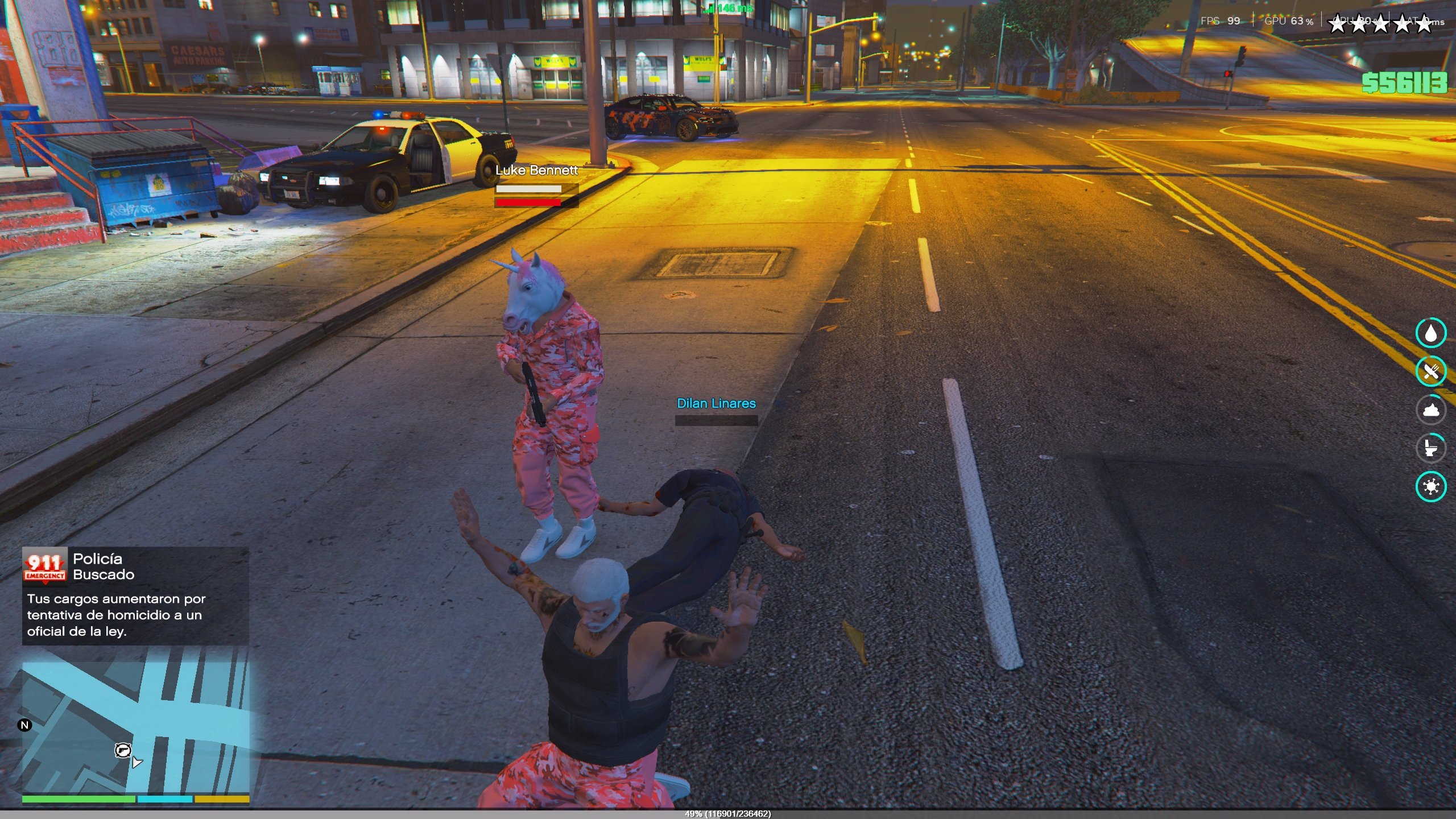Select the Dilan Linares player name tag
The height and width of the screenshot is (819, 1456).
[716, 403]
